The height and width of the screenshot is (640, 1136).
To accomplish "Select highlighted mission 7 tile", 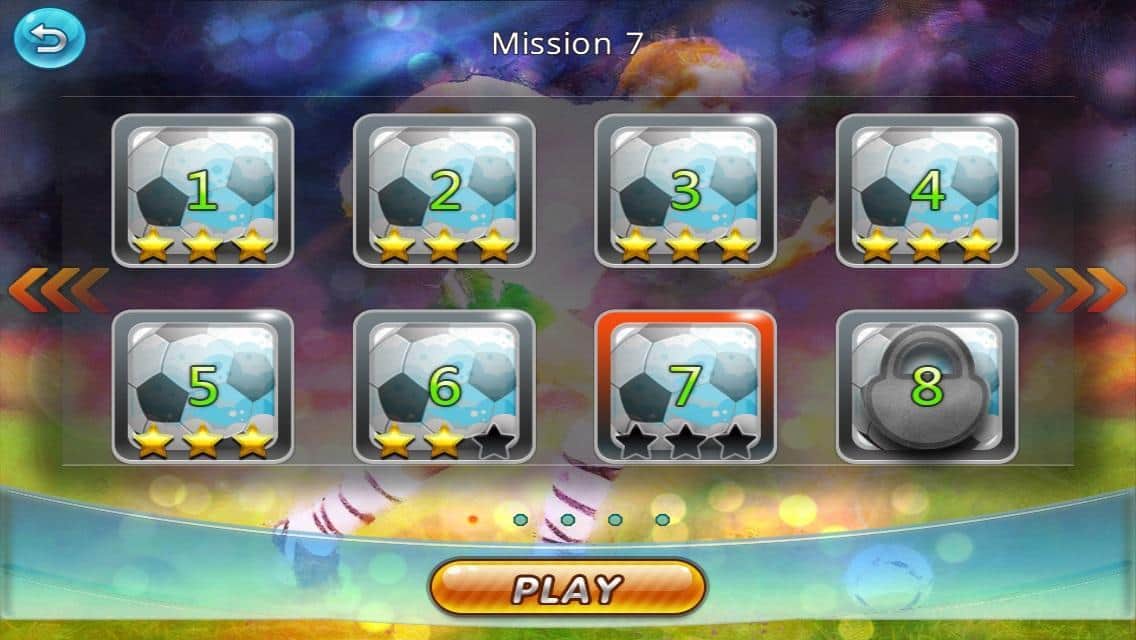I will [685, 387].
